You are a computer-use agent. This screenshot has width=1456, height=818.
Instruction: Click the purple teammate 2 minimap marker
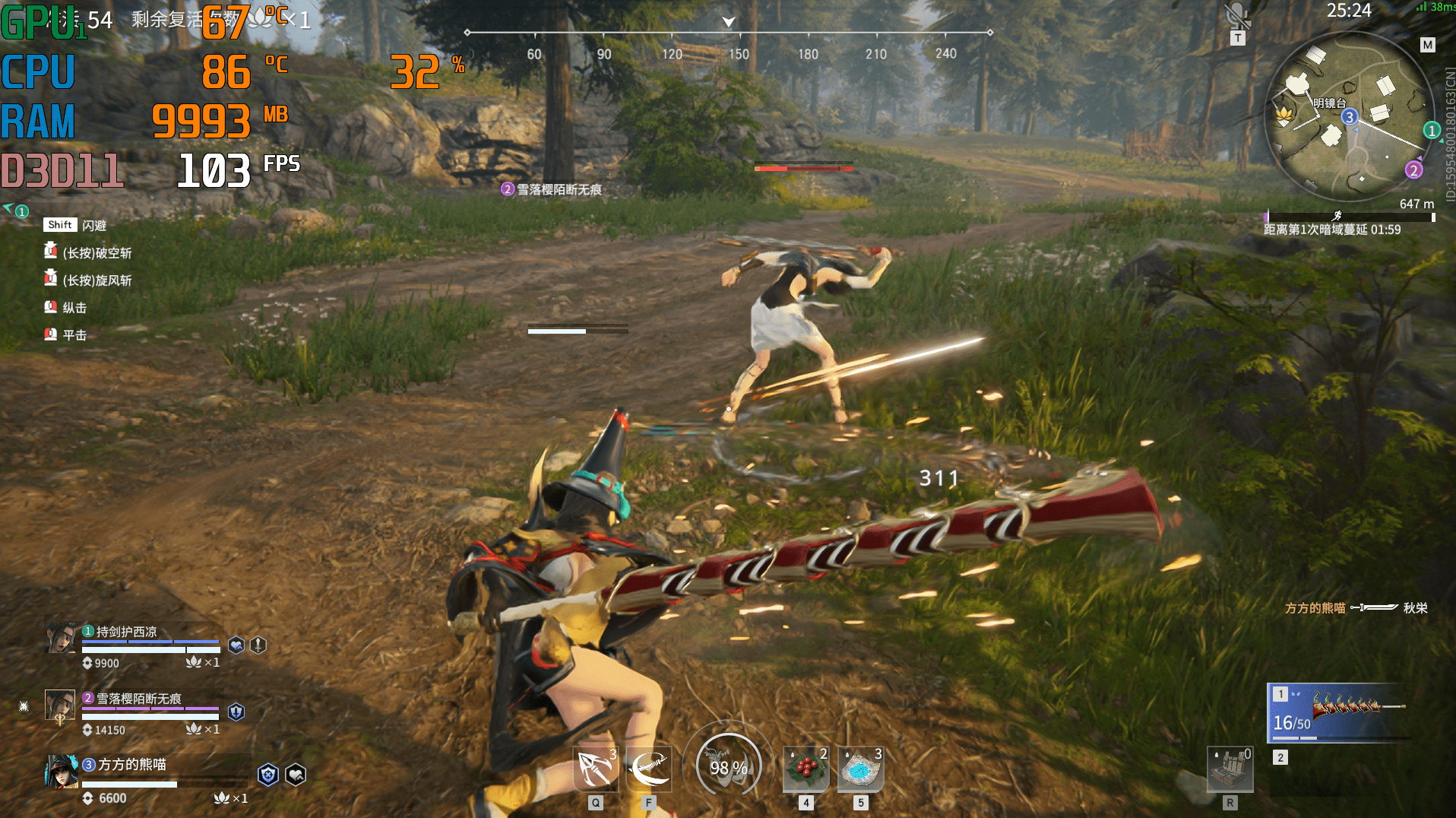(1413, 170)
